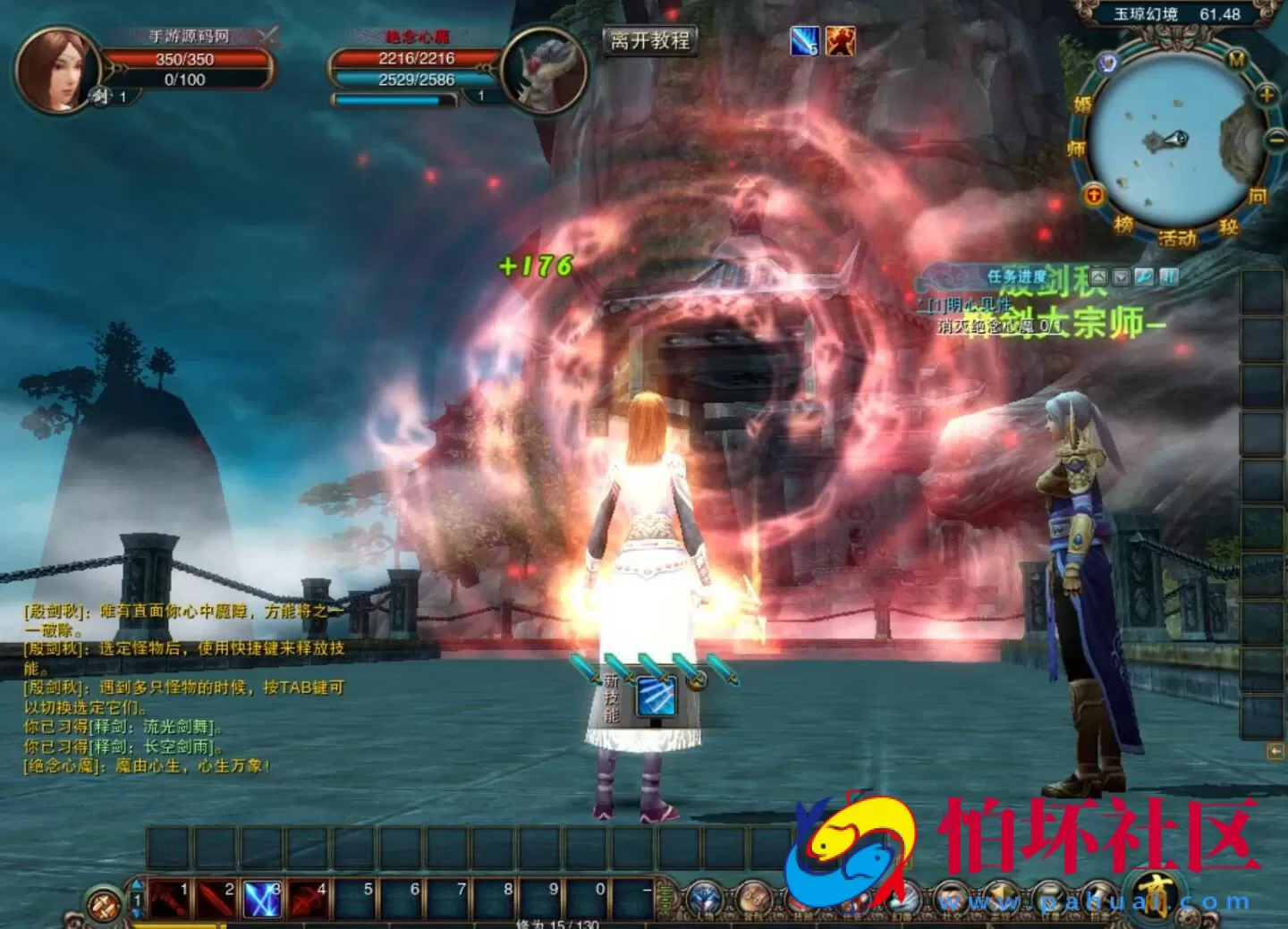Click the purple moon toggle on the minimap
Screen dimensions: 1288x929
tap(1107, 64)
